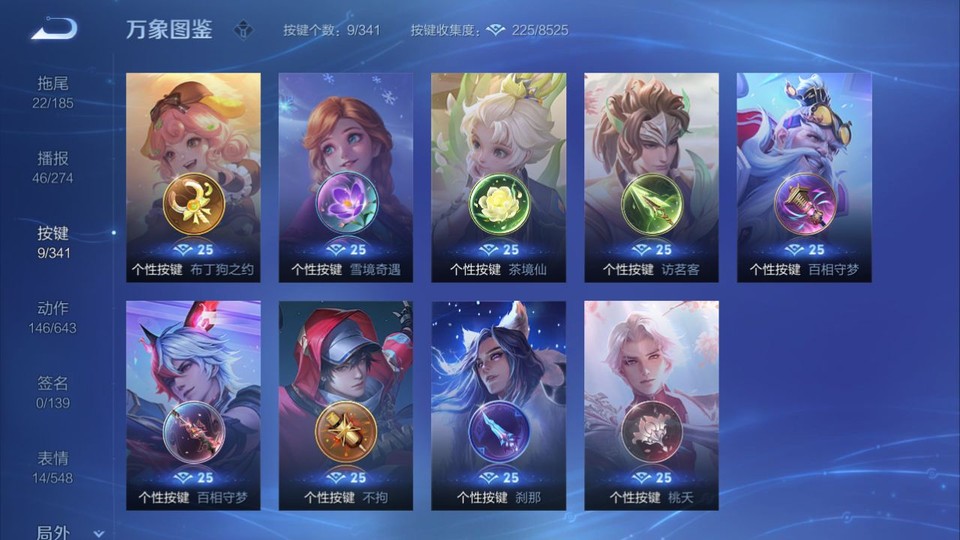The height and width of the screenshot is (540, 960).
Task: Pick the 百相守梦 card with the white-bearded elder
Action: point(804,177)
